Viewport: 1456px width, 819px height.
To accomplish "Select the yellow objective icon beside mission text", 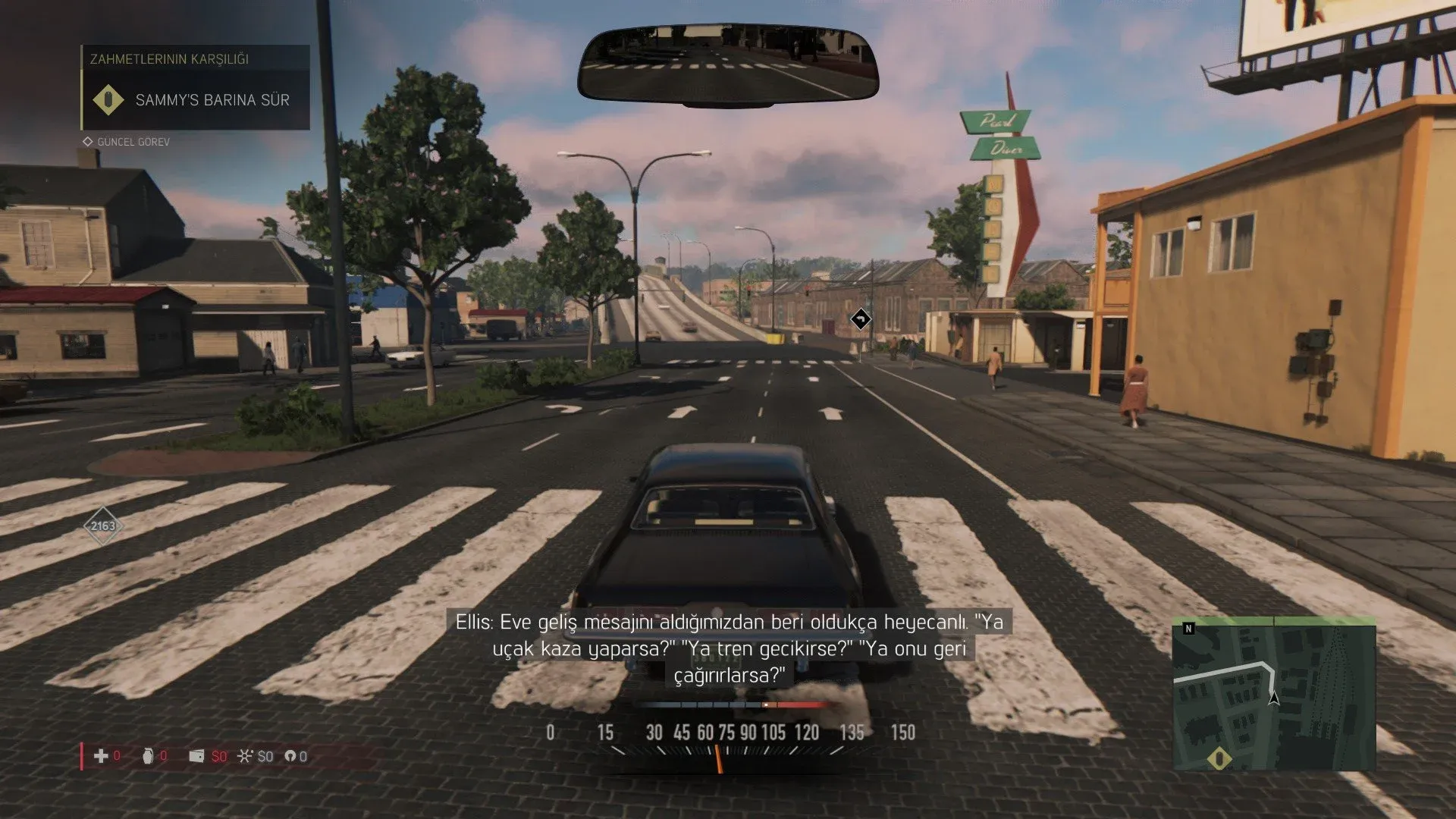I will point(108,100).
